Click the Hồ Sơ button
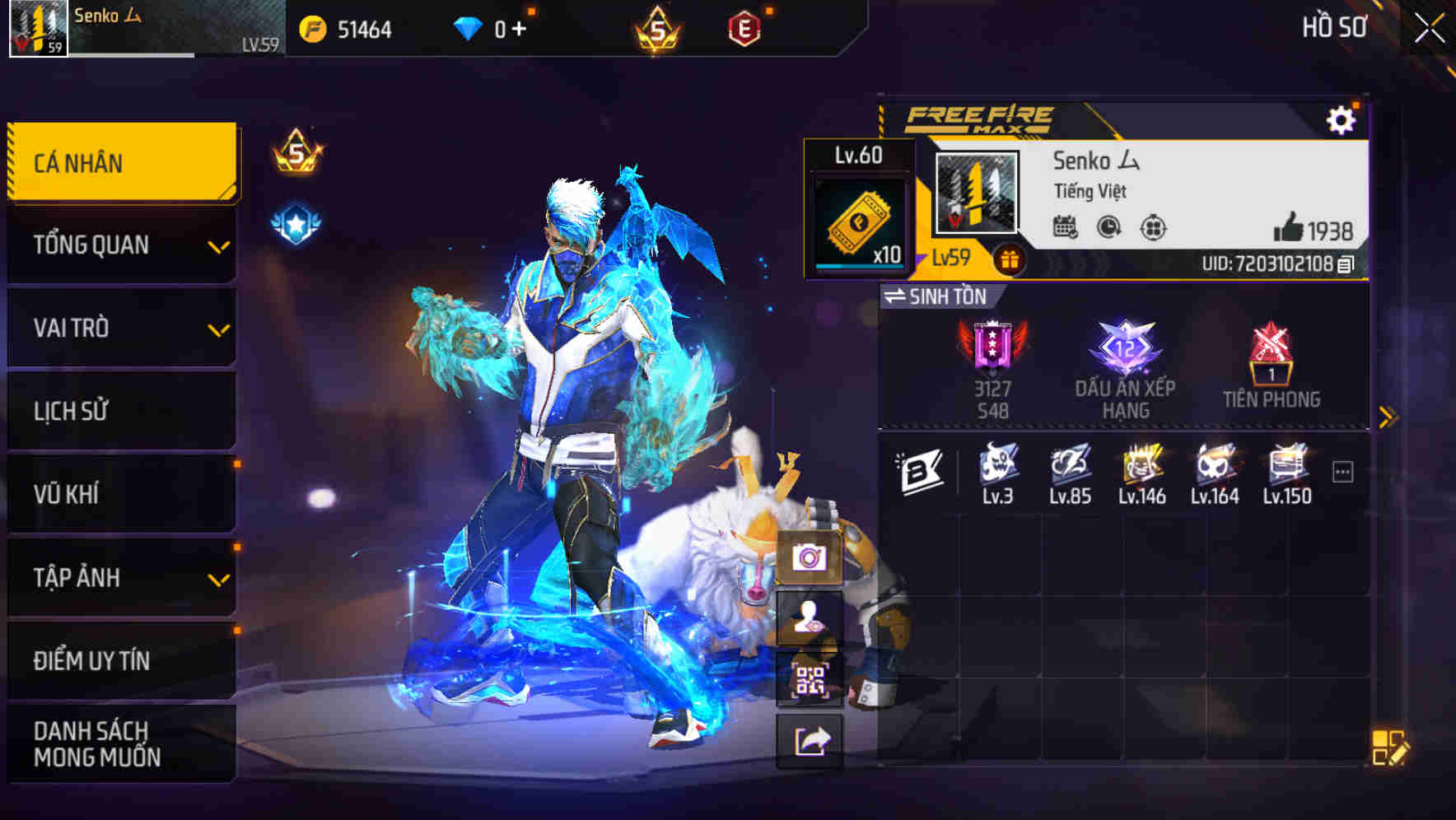The image size is (1456, 820). [x=1332, y=27]
